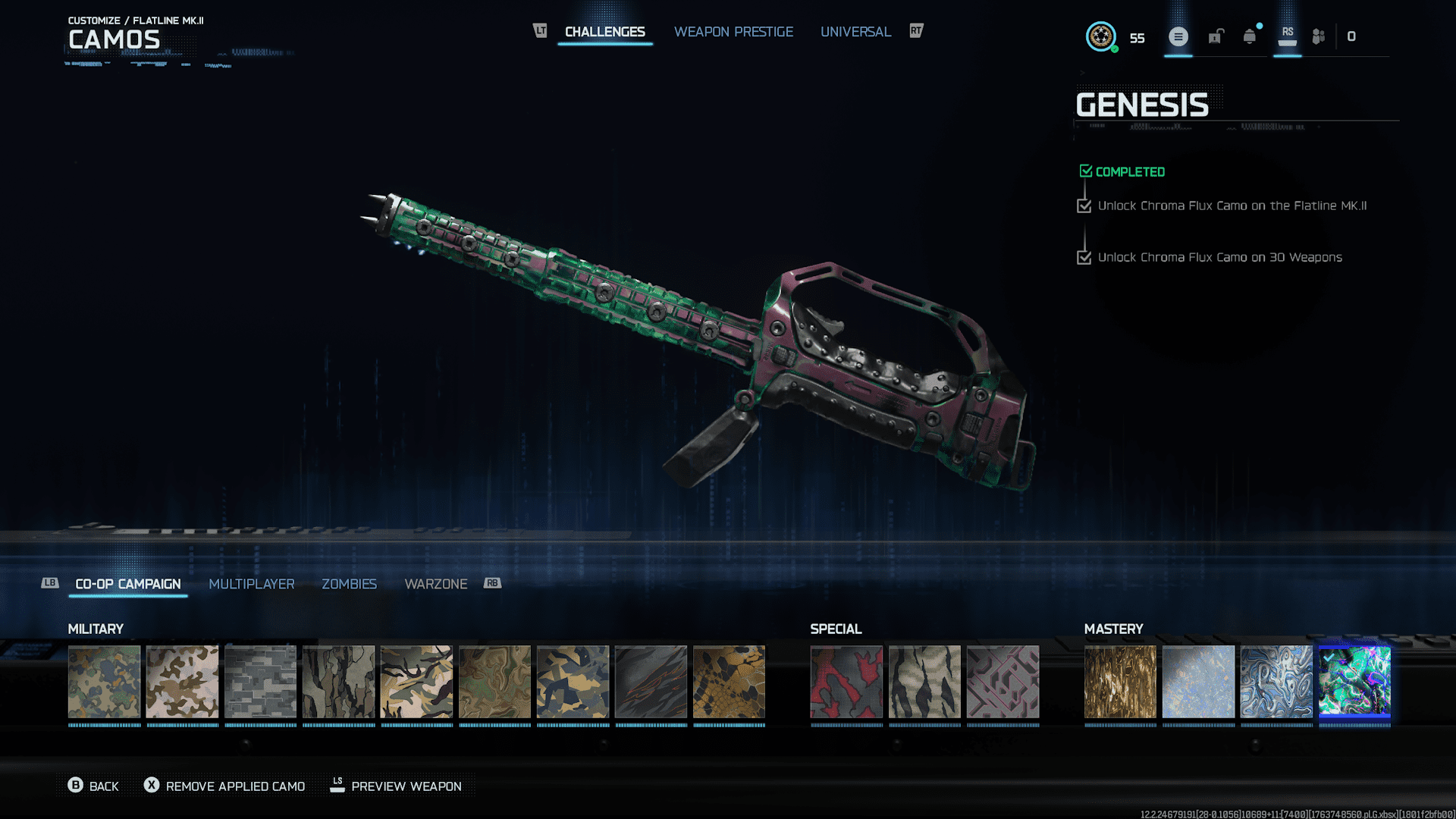Switch to Multiplayer camo category
1456x819 pixels.
pyautogui.click(x=252, y=584)
